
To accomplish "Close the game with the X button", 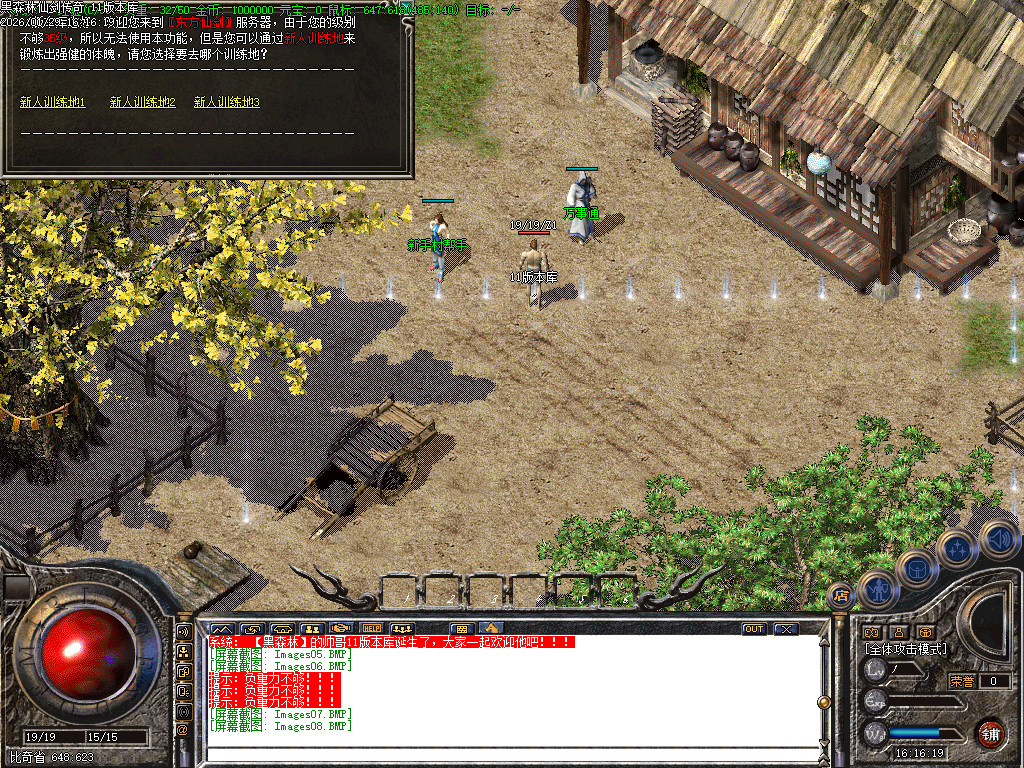I will click(x=787, y=629).
